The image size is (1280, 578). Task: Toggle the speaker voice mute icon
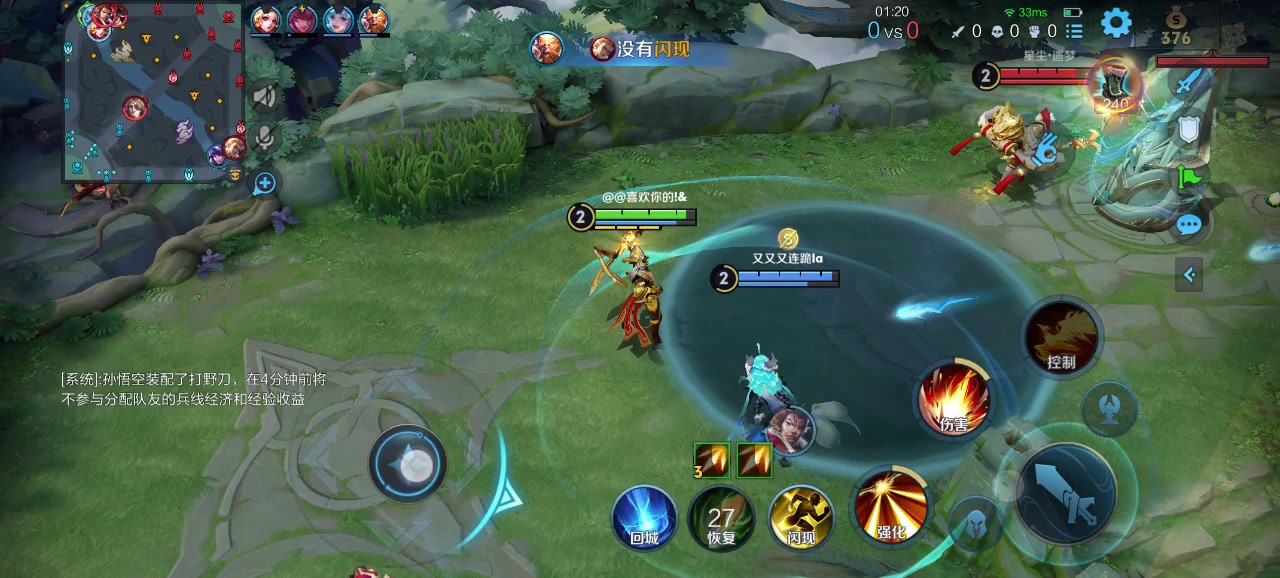pos(264,96)
